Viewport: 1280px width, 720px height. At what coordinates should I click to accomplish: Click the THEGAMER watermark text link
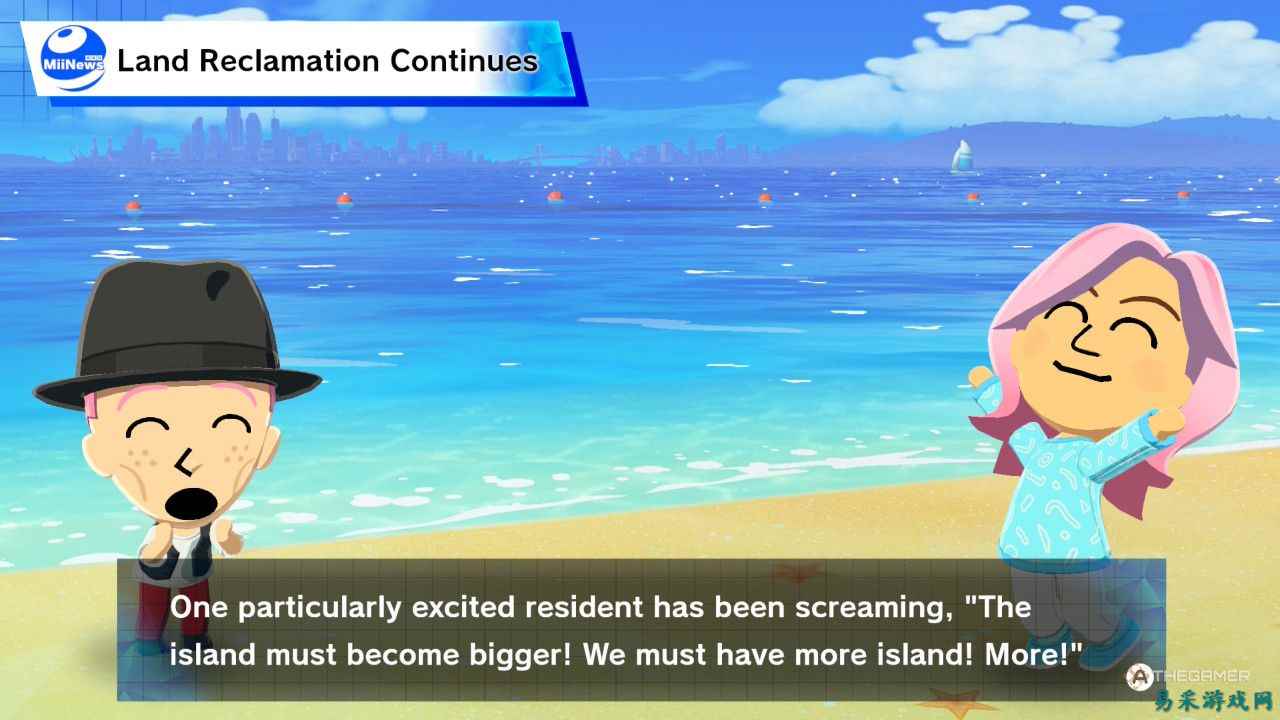tap(1203, 675)
